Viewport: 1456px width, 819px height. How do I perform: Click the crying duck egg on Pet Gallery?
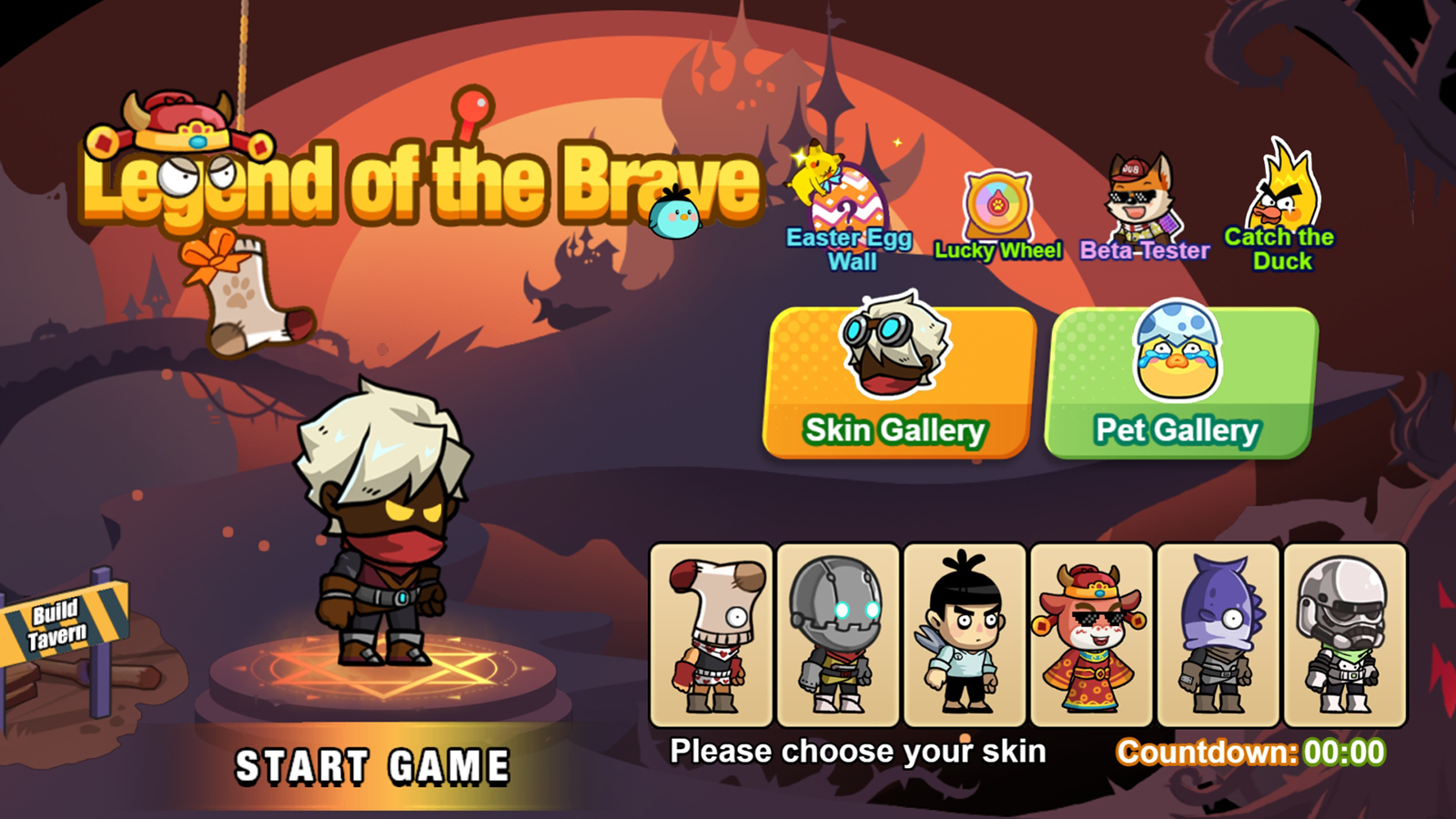pos(1177,355)
